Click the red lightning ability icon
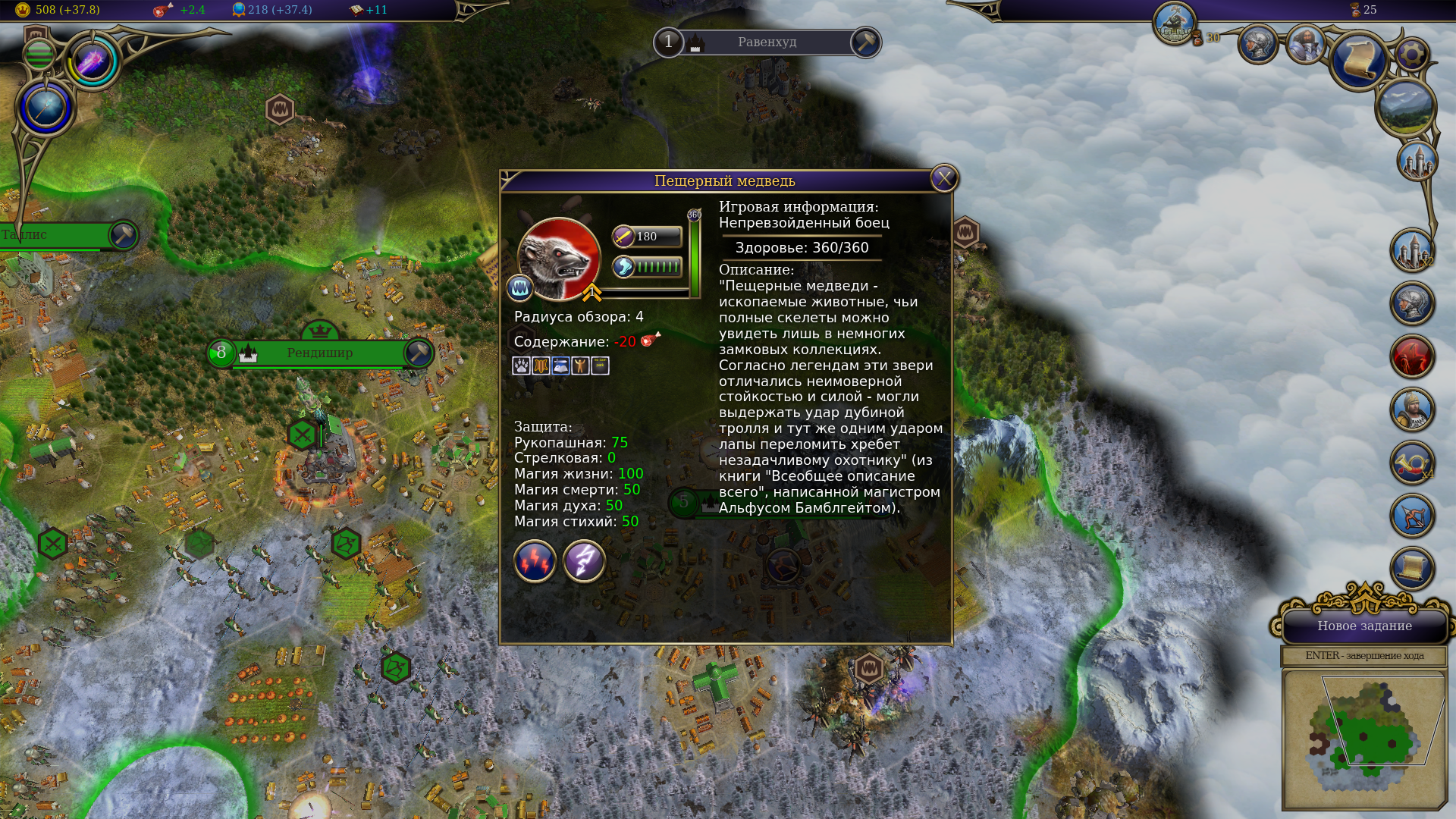Viewport: 1456px width, 819px height. click(x=535, y=561)
